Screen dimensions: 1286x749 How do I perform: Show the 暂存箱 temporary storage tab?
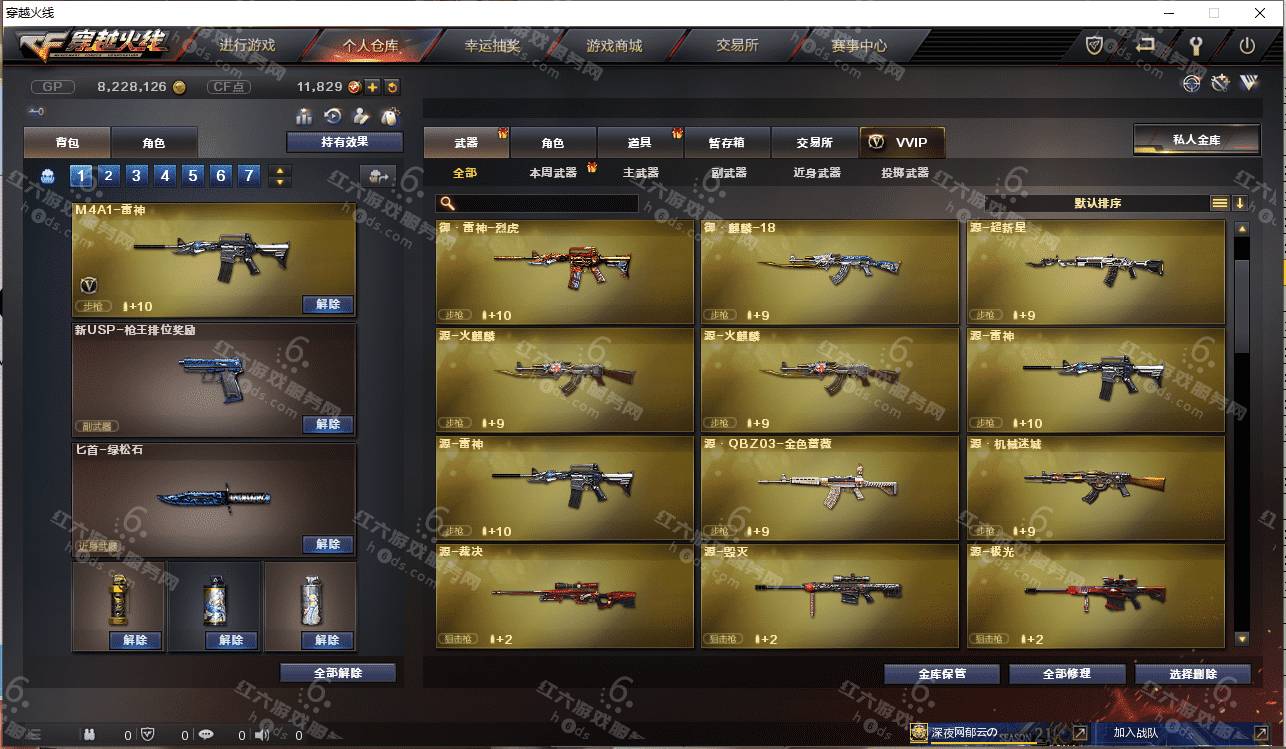pyautogui.click(x=727, y=143)
